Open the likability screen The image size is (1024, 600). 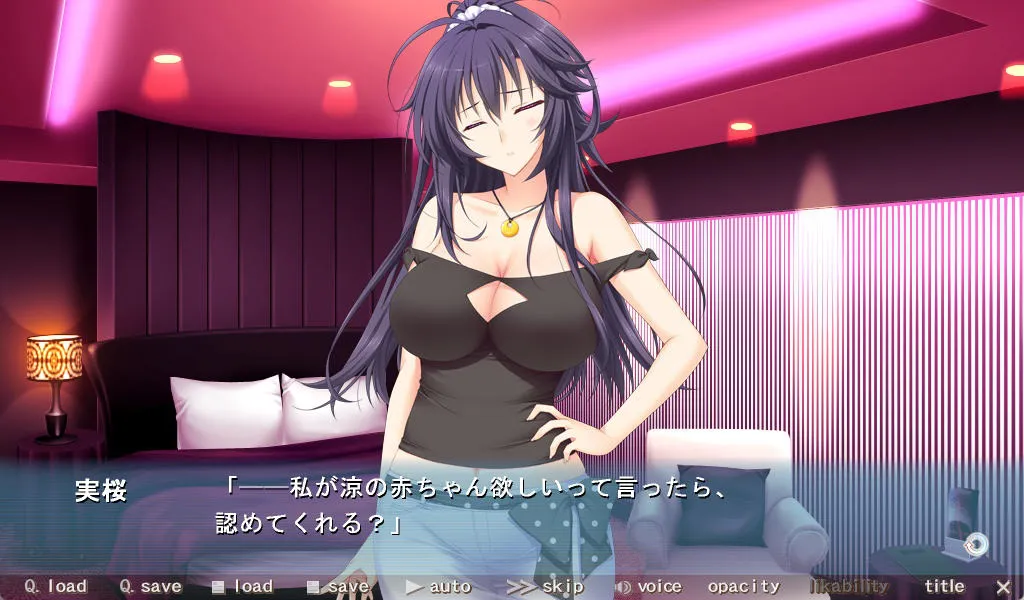[x=849, y=587]
